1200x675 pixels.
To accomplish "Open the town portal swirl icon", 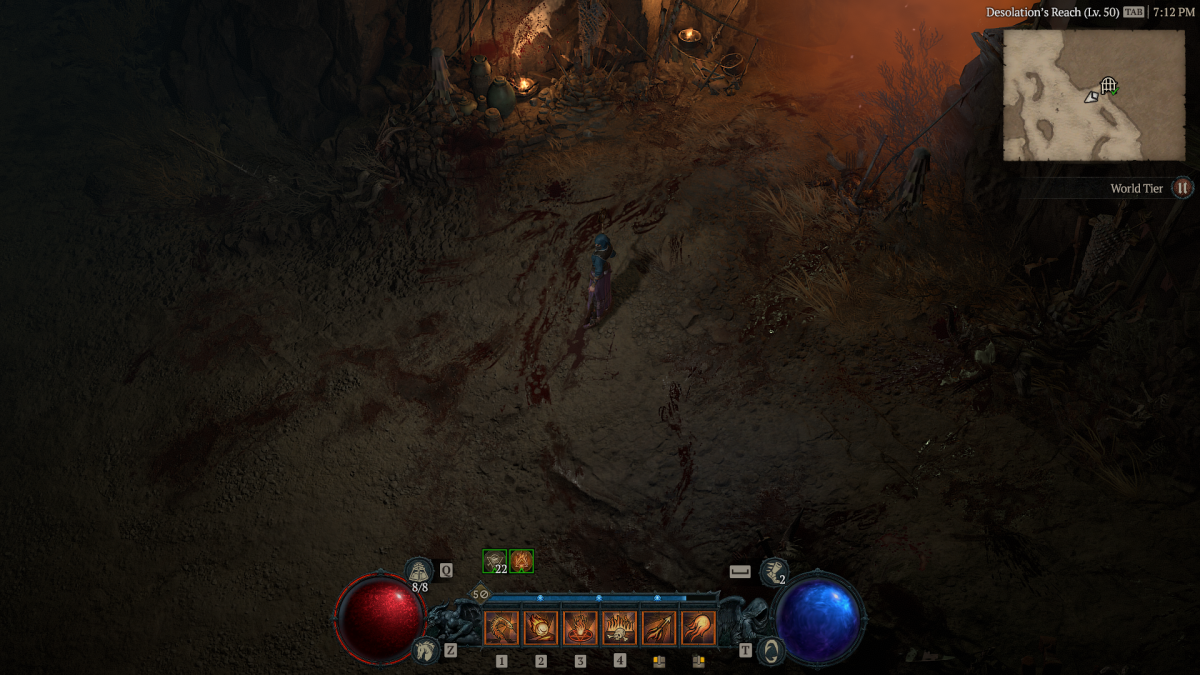I will [x=770, y=650].
